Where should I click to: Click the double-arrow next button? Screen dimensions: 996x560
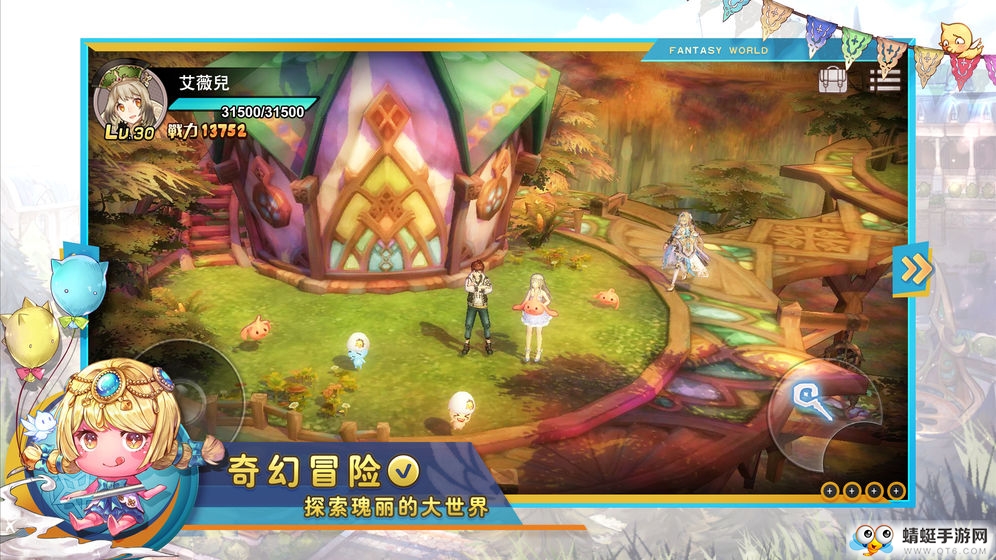click(x=912, y=268)
